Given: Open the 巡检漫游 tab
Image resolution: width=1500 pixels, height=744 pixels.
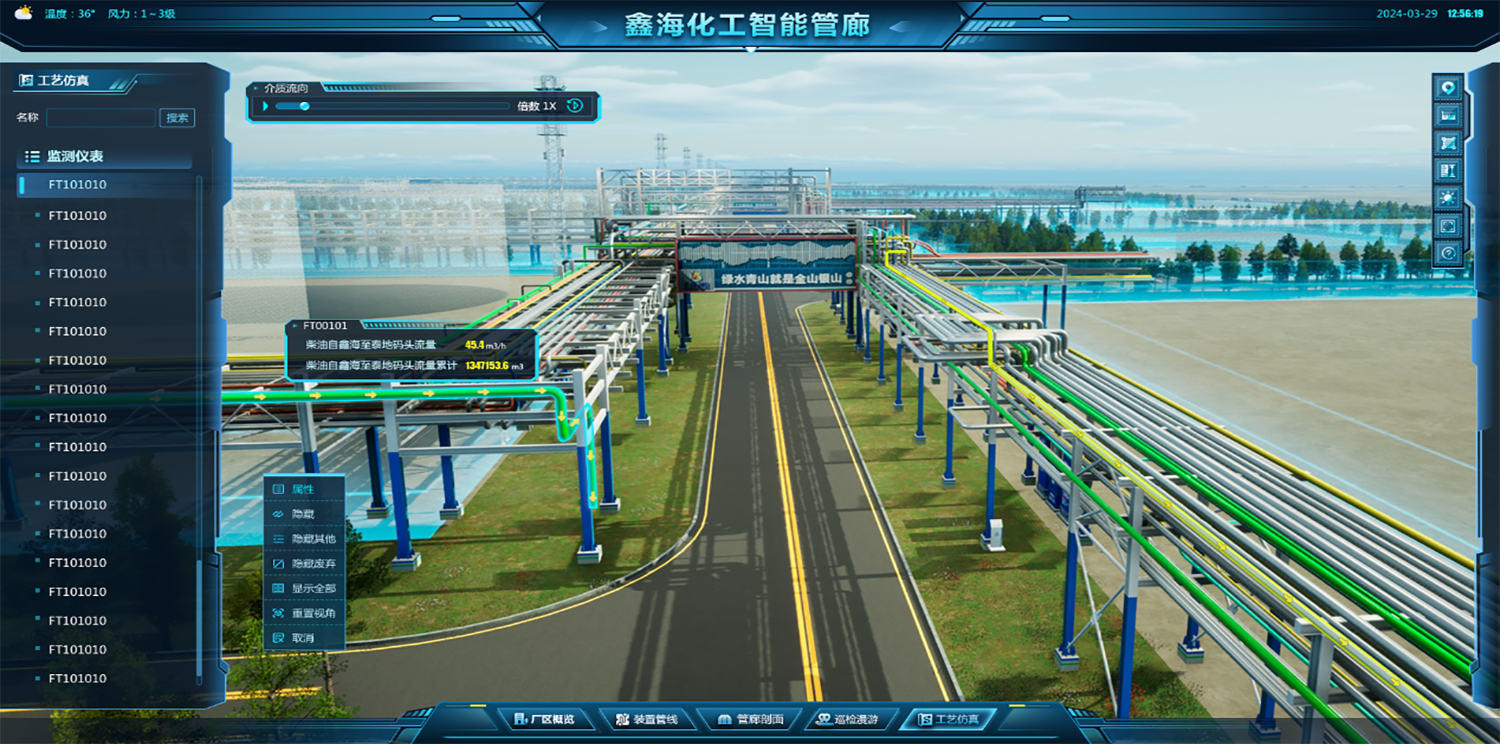Looking at the screenshot, I should click(x=848, y=719).
